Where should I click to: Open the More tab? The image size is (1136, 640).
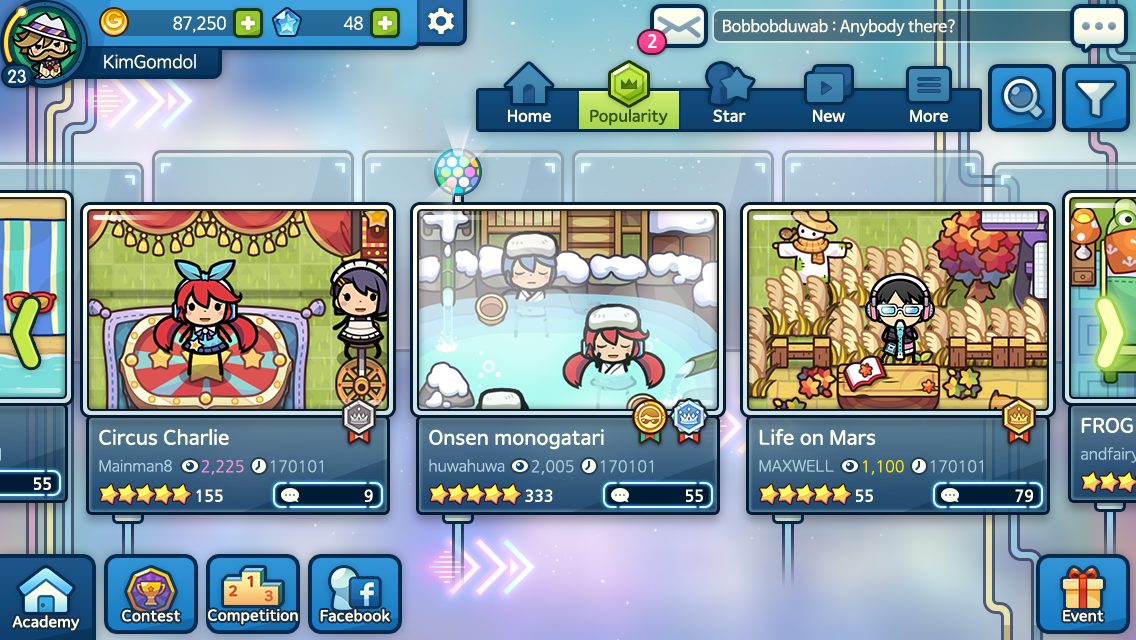(x=928, y=97)
